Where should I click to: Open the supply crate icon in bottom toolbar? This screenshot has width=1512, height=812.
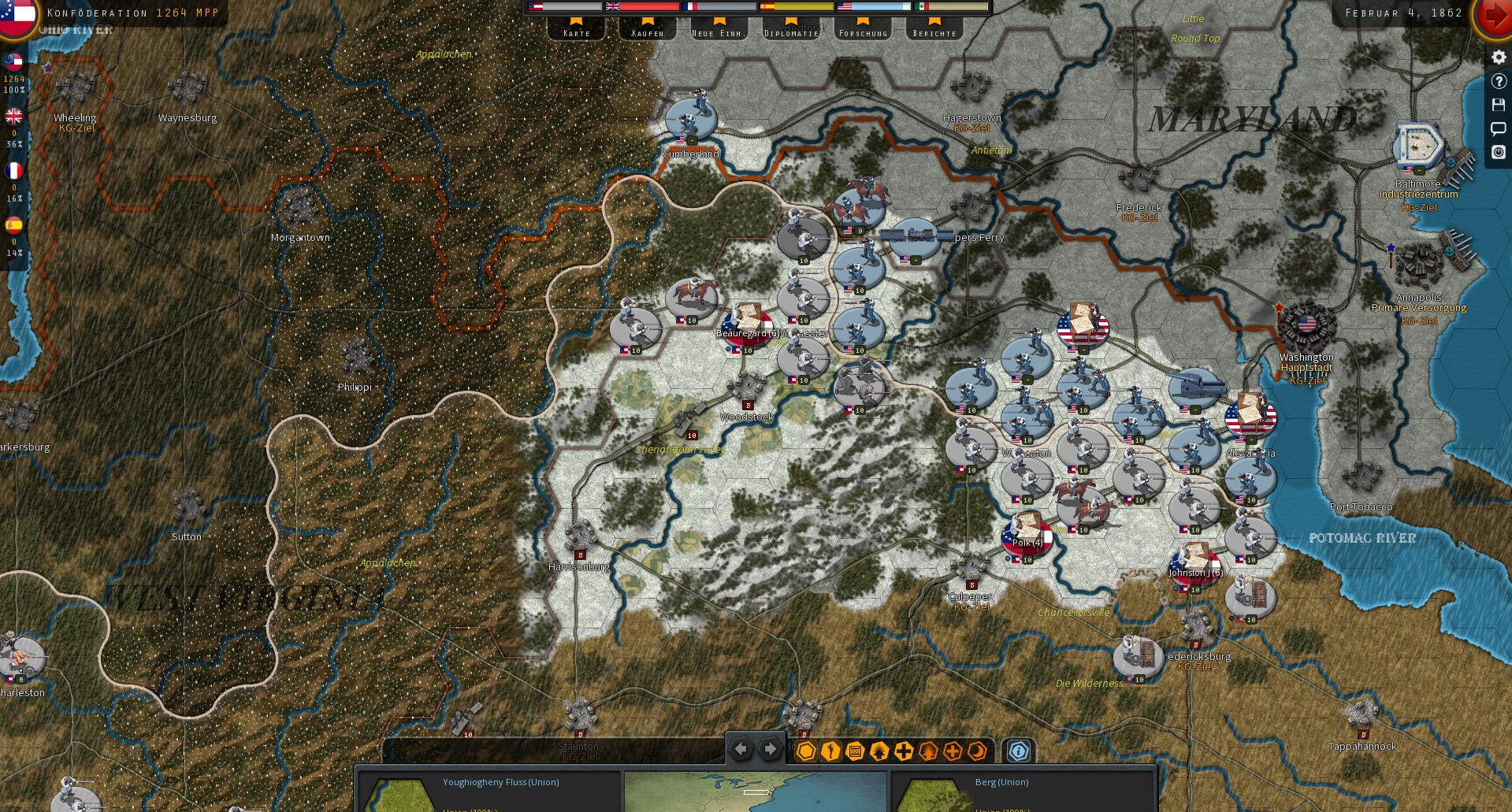pos(853,751)
